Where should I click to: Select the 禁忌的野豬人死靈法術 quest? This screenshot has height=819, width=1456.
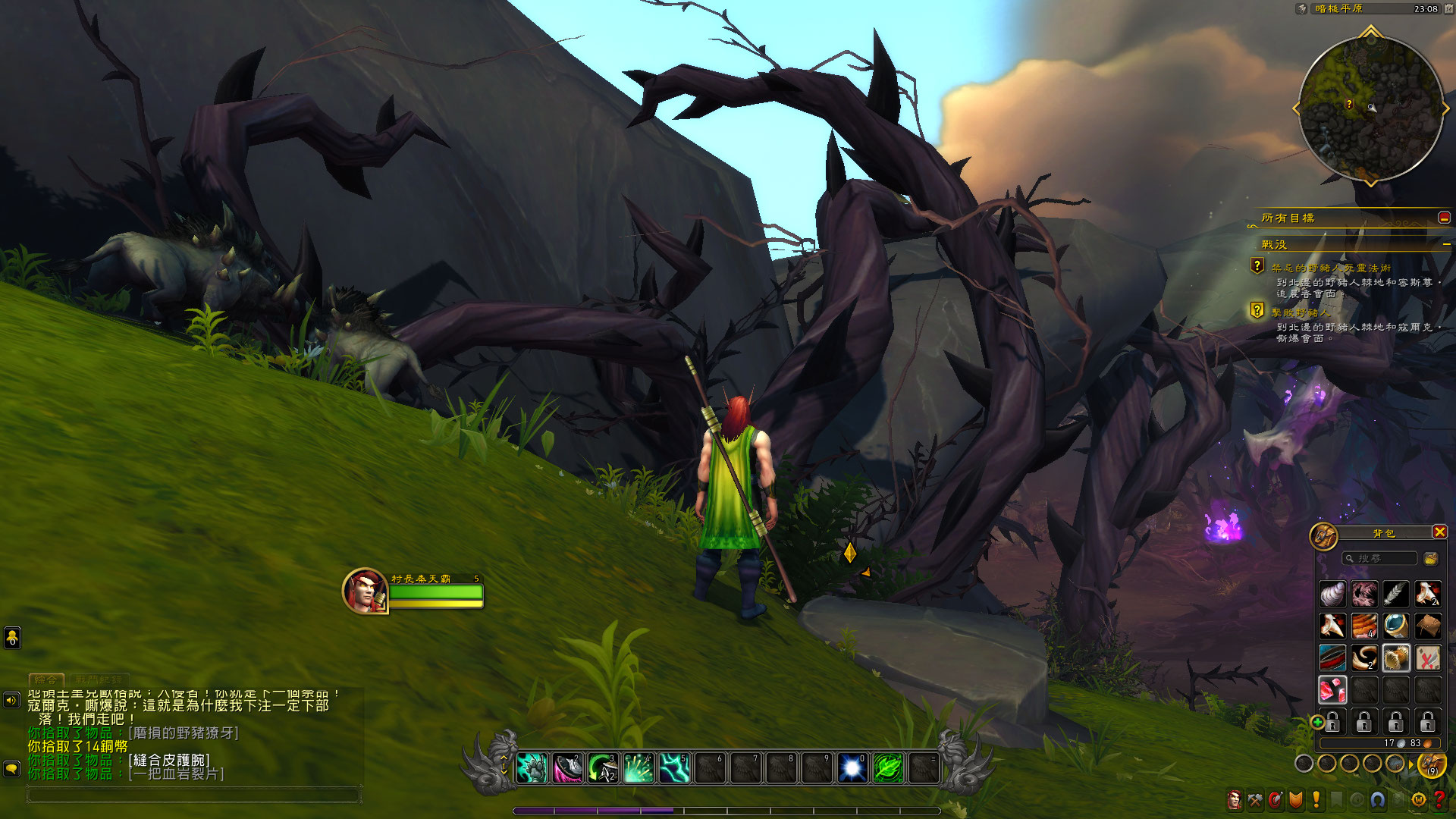point(1331,268)
